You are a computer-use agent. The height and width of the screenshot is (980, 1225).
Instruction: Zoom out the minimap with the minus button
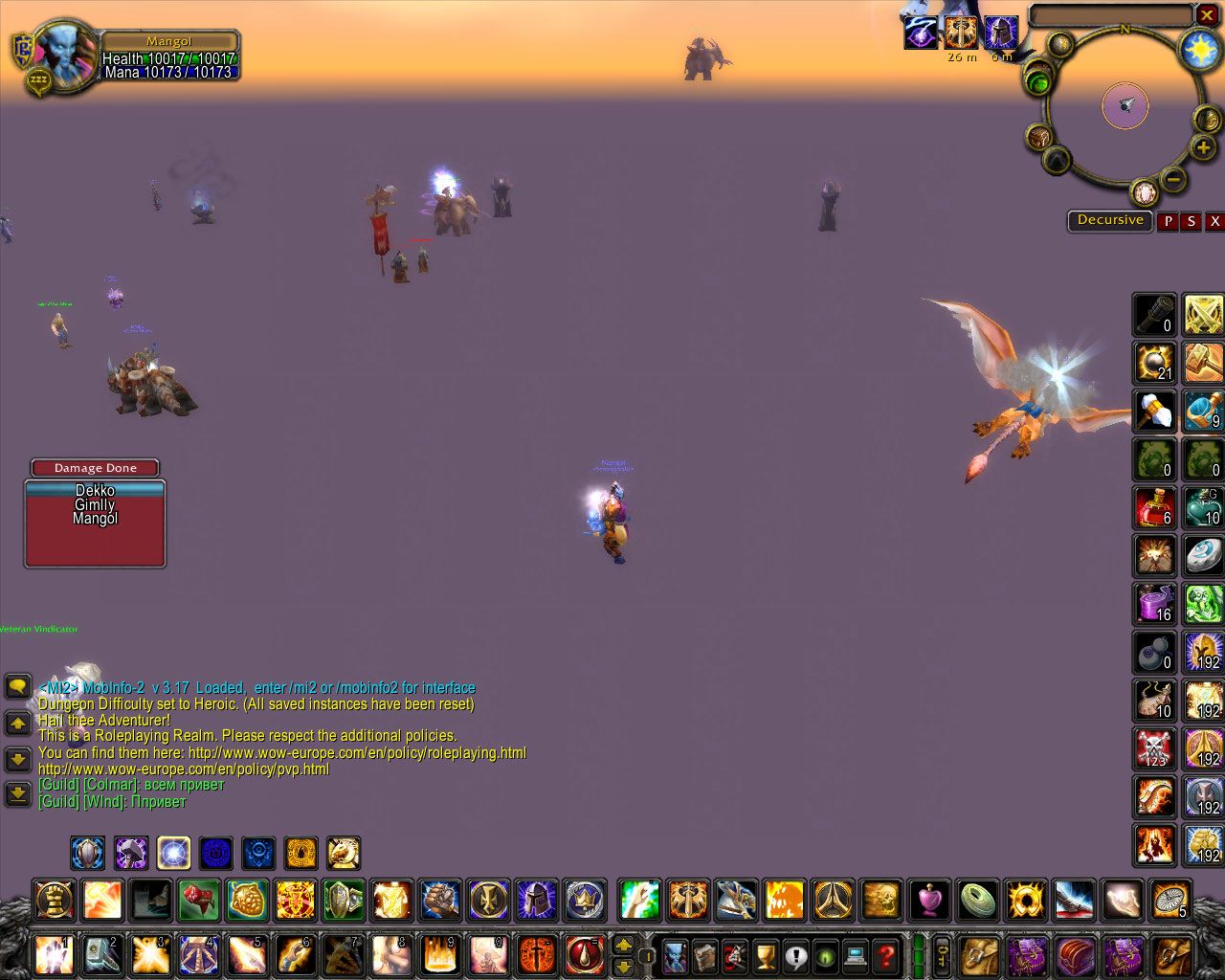(x=1173, y=178)
